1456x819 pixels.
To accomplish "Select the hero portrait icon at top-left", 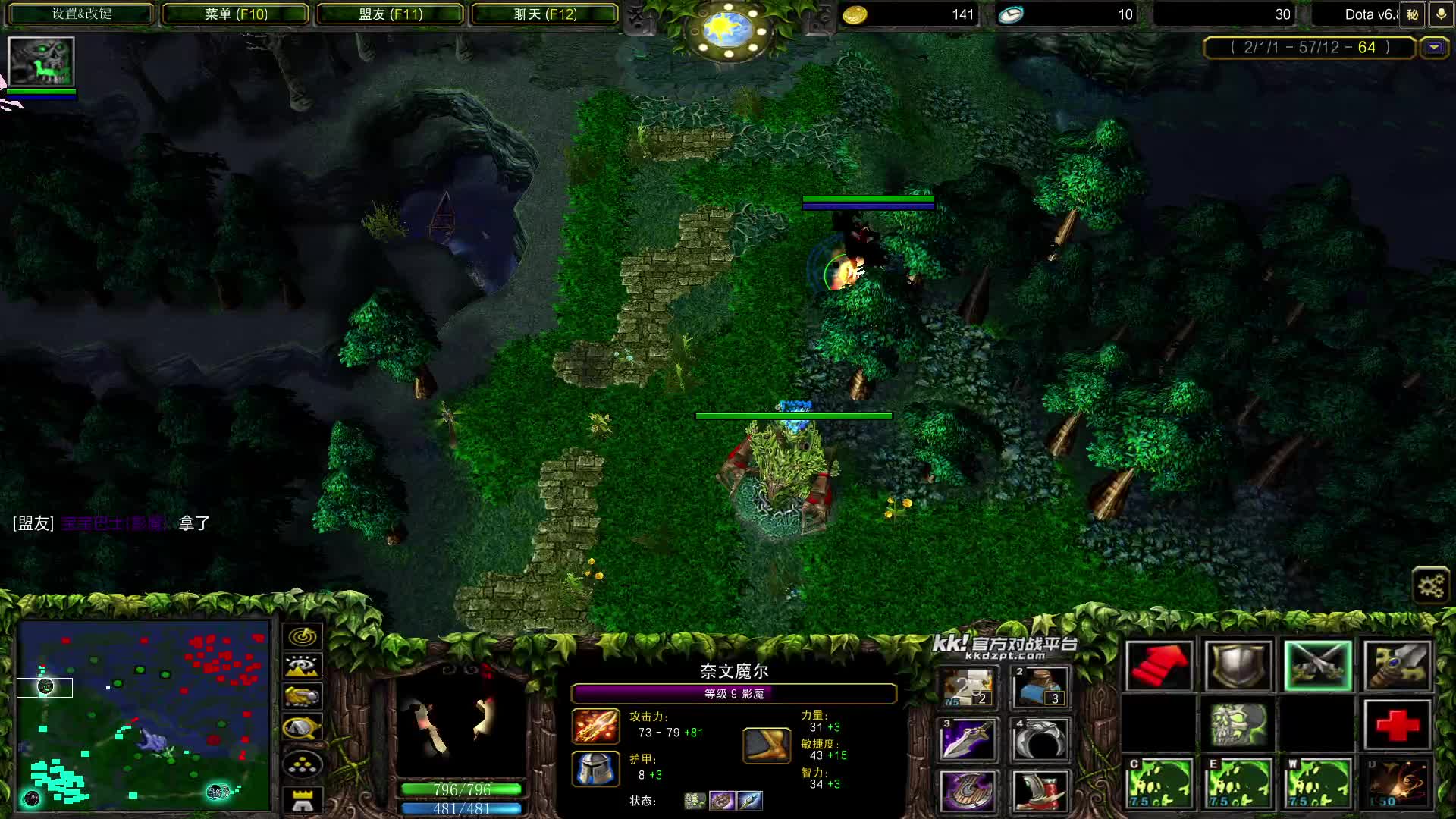I will pyautogui.click(x=41, y=61).
